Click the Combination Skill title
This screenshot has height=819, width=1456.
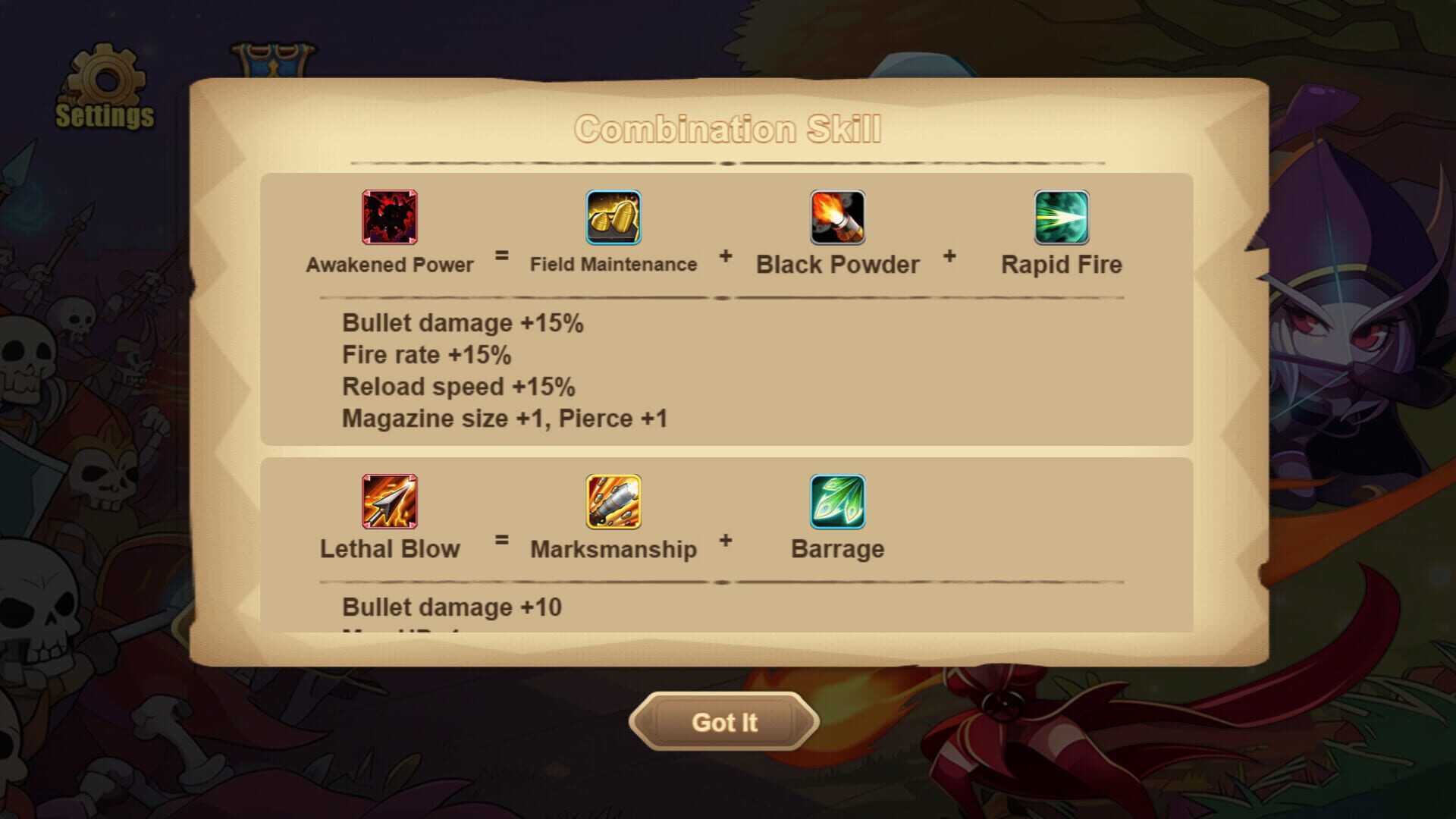click(730, 129)
